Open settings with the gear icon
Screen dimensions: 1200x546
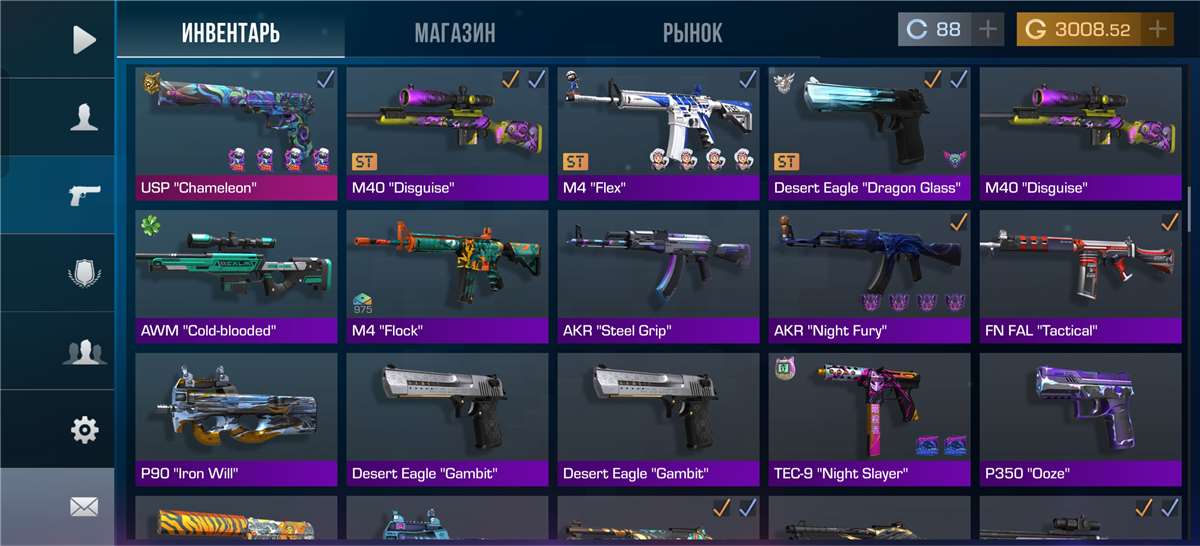84,430
